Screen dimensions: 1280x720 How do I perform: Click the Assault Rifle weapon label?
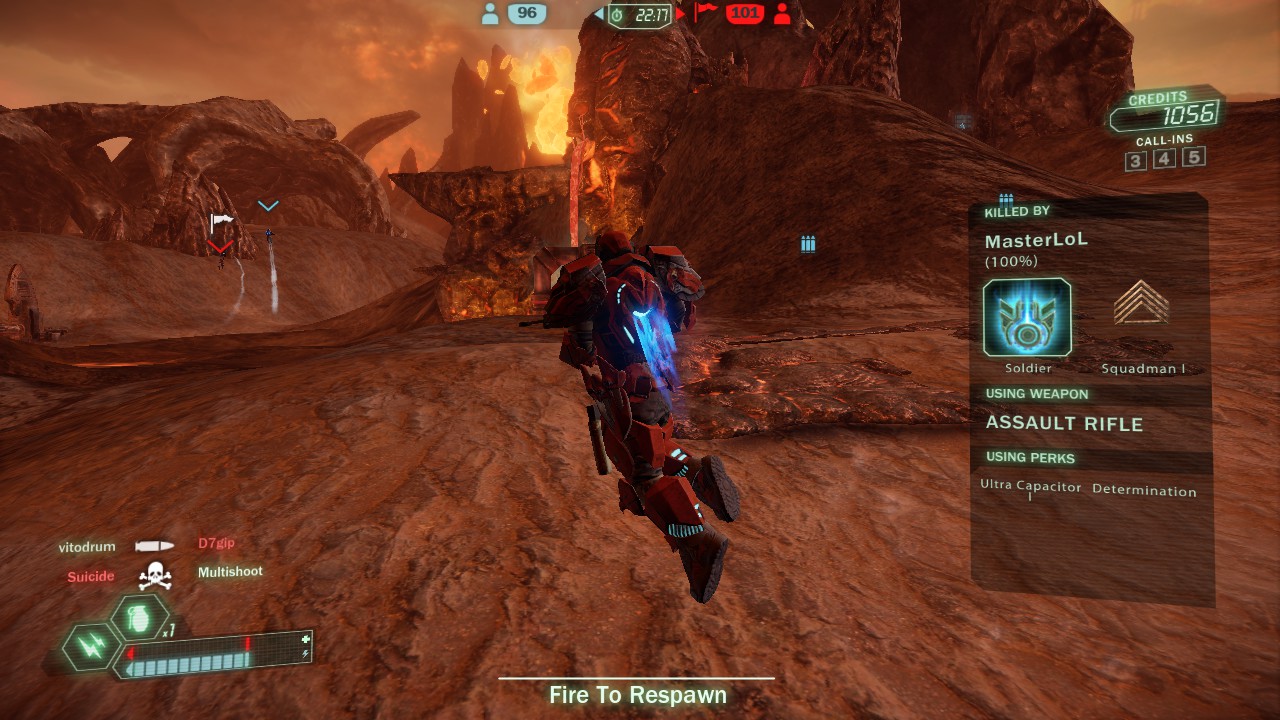[1064, 424]
